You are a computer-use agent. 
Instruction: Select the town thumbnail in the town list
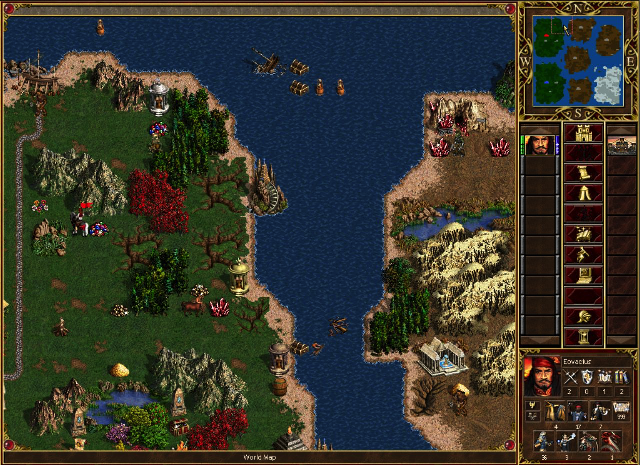(622, 146)
